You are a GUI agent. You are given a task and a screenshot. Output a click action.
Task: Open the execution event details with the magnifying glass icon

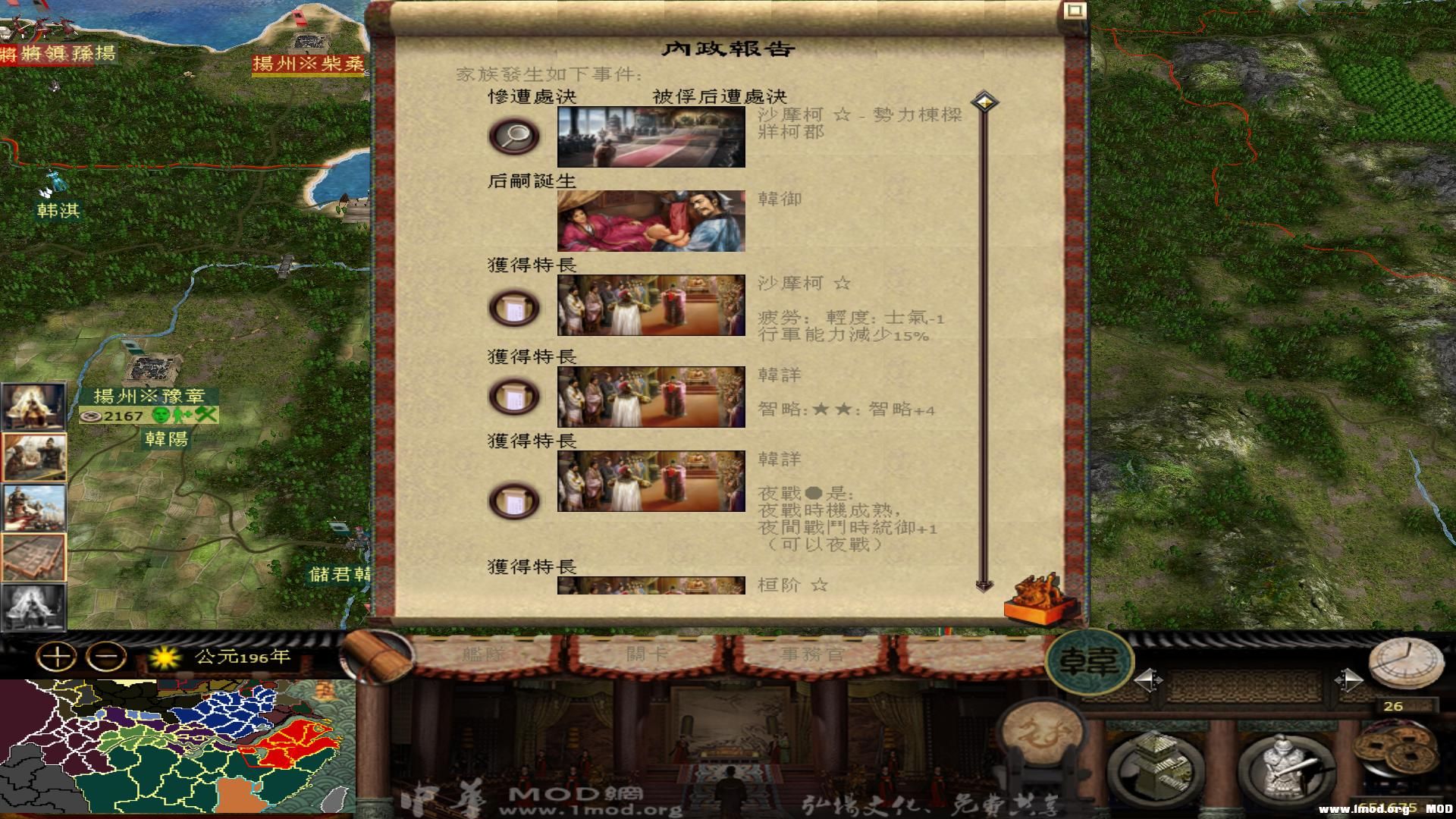[514, 134]
